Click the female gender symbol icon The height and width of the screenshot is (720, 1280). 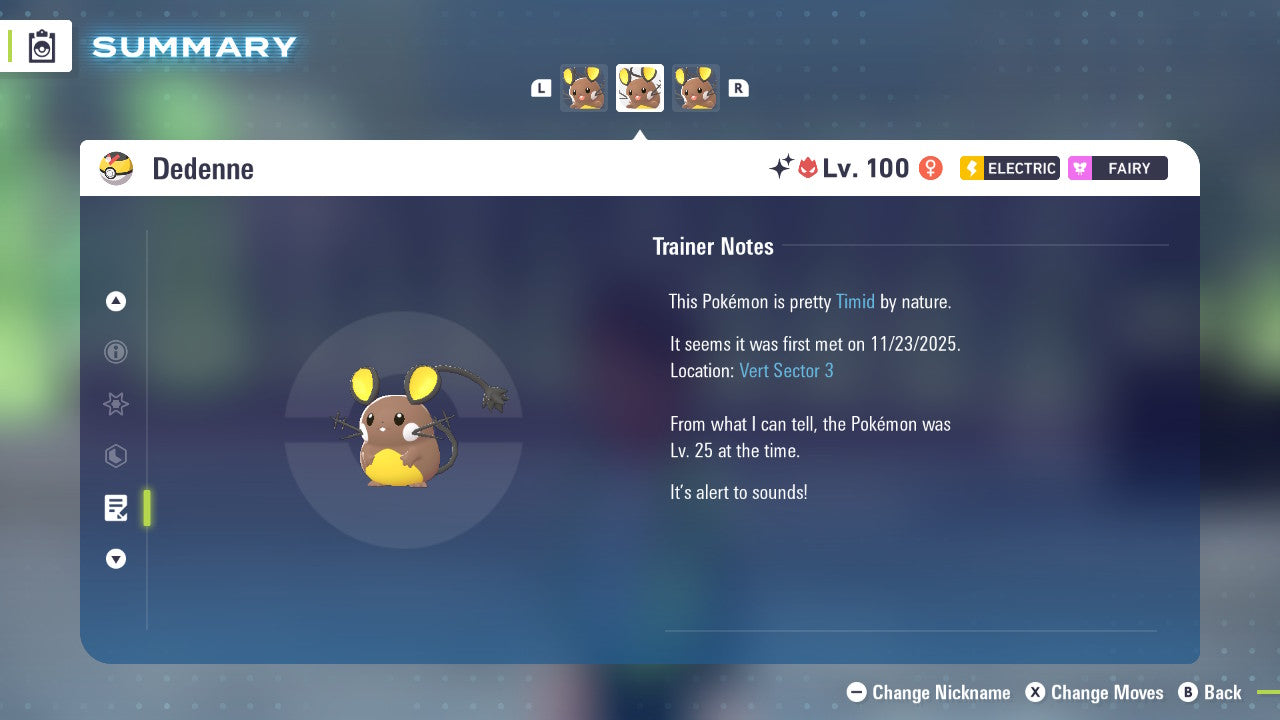coord(929,168)
